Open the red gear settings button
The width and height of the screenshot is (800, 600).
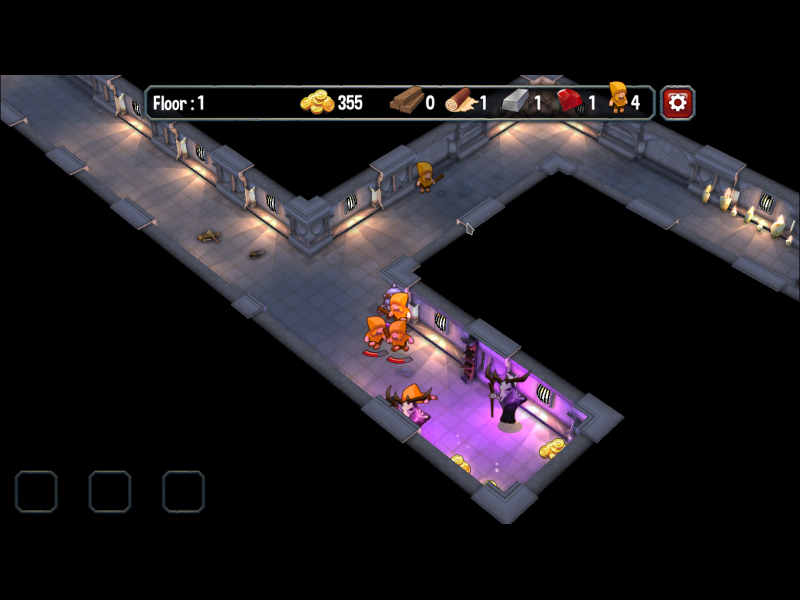(x=677, y=102)
